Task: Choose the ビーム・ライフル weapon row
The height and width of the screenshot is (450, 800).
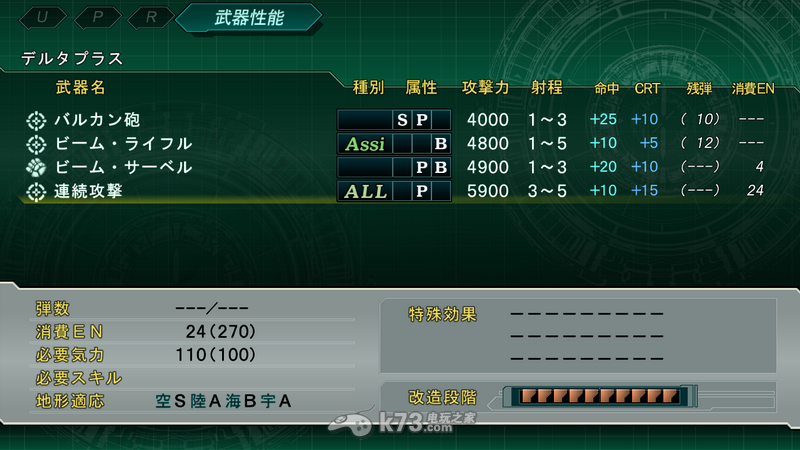Action: click(x=123, y=144)
